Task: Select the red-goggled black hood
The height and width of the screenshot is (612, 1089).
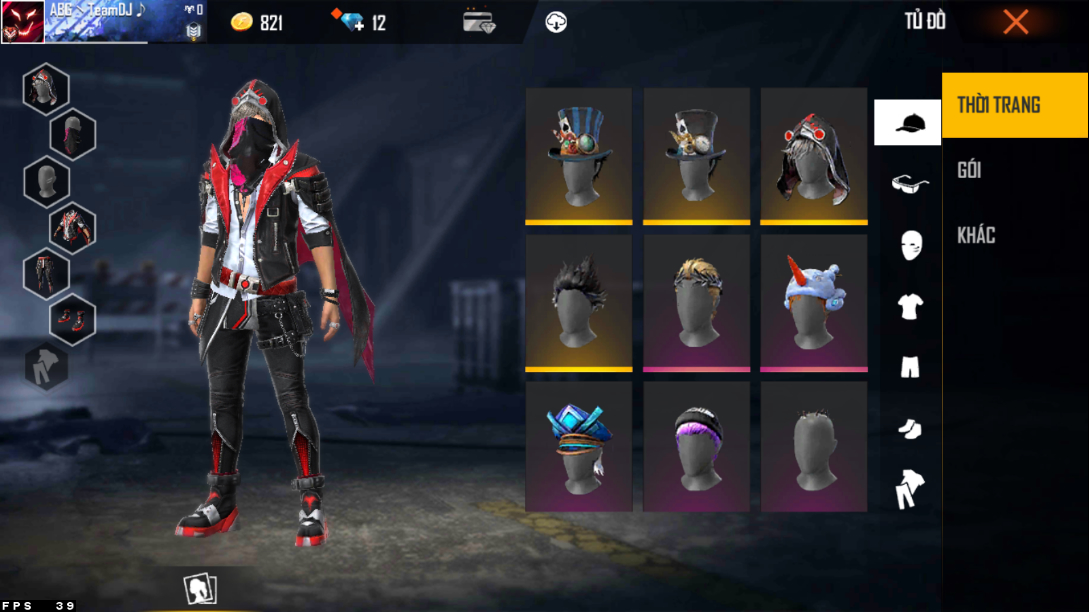Action: pyautogui.click(x=813, y=155)
